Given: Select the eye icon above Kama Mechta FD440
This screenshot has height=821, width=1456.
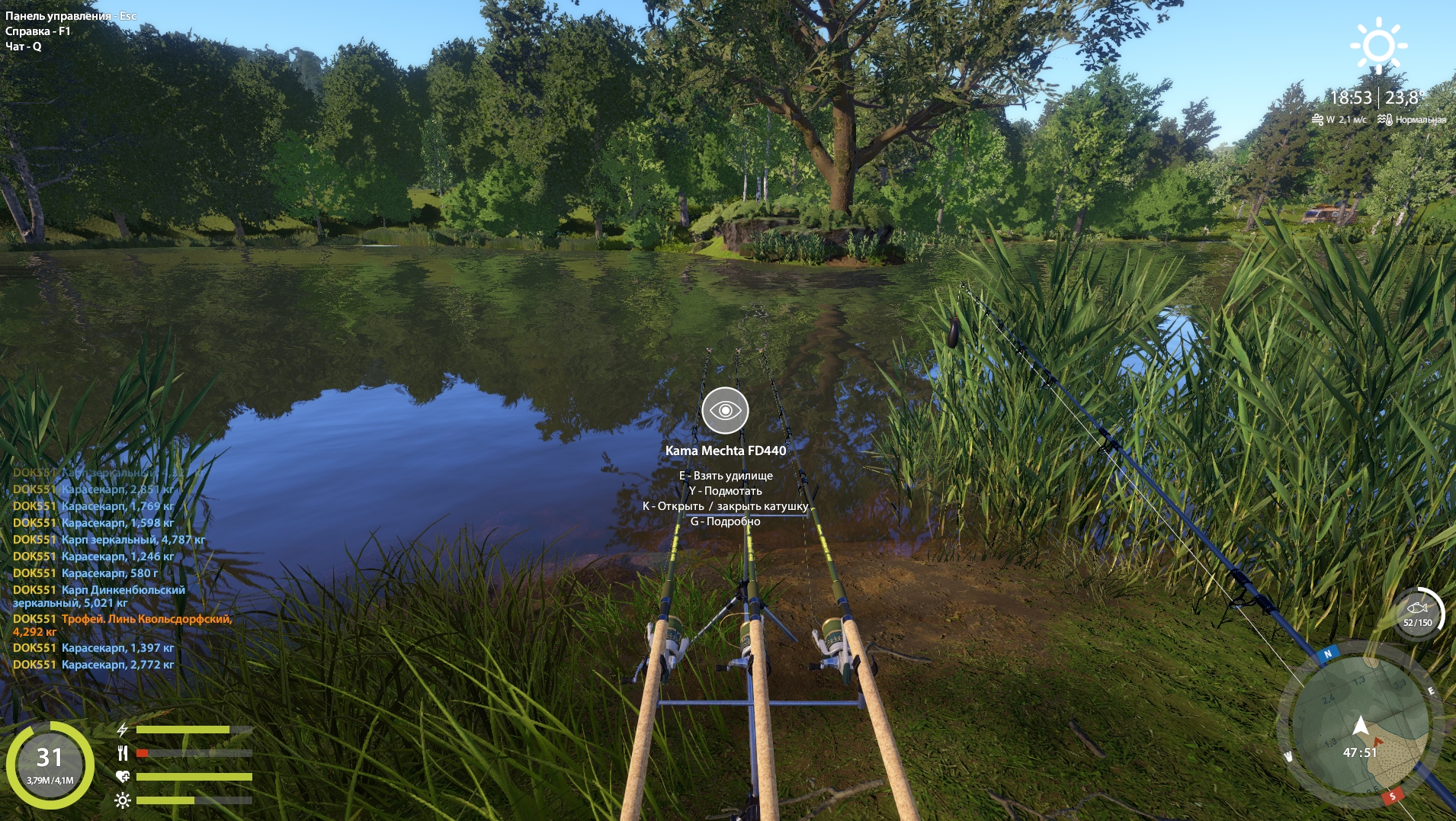Looking at the screenshot, I should point(725,410).
